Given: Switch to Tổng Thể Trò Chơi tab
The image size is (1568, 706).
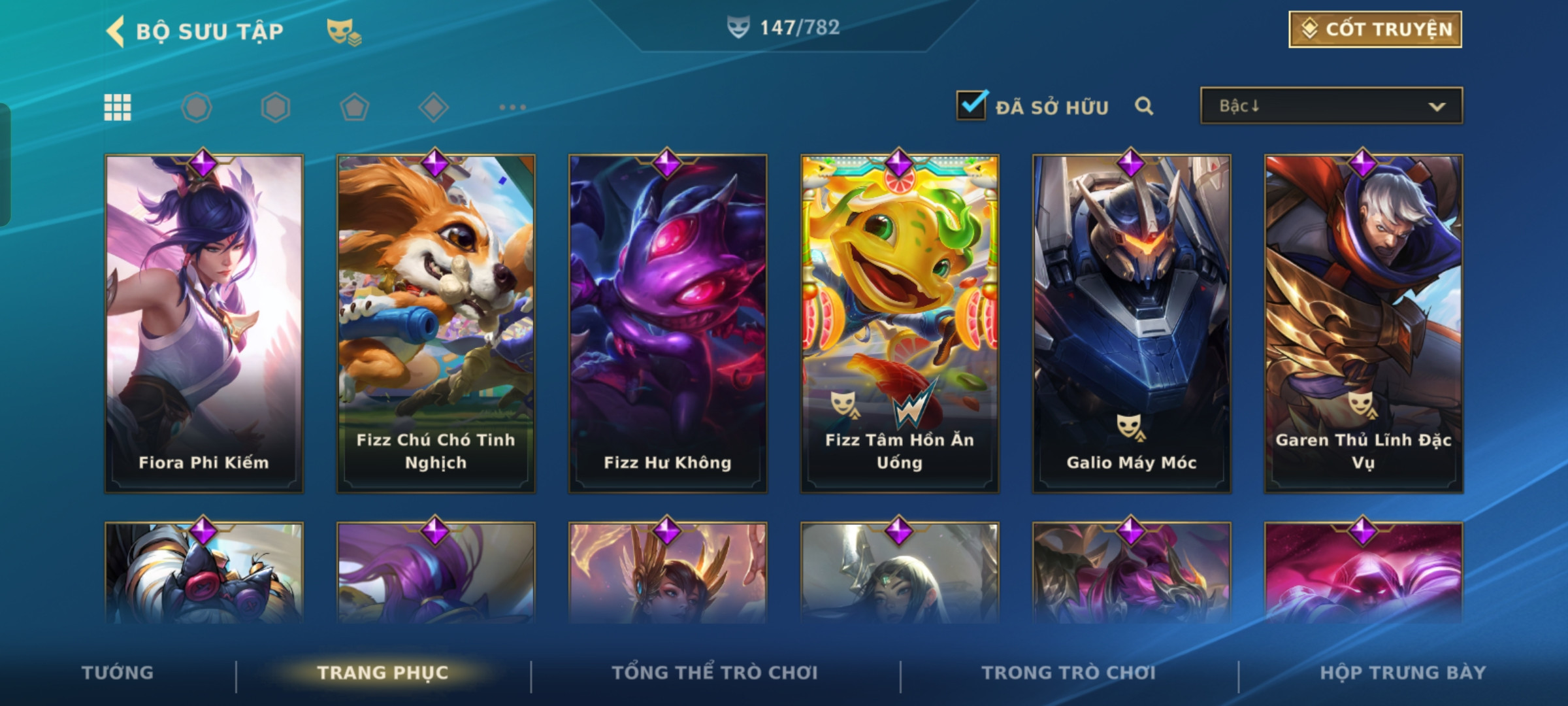Looking at the screenshot, I should [715, 673].
